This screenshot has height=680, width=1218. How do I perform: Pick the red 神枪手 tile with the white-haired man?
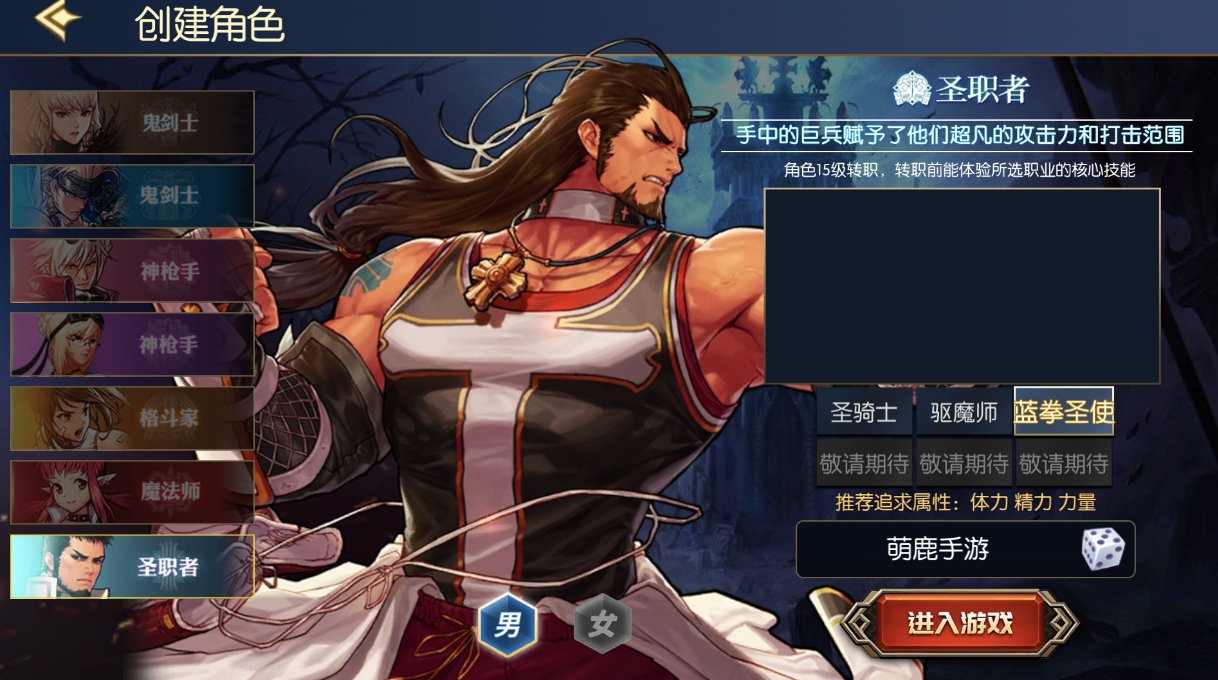(x=132, y=270)
